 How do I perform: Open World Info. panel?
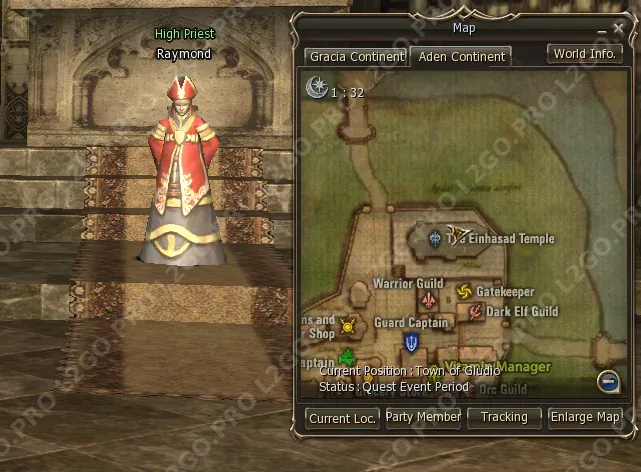[584, 54]
